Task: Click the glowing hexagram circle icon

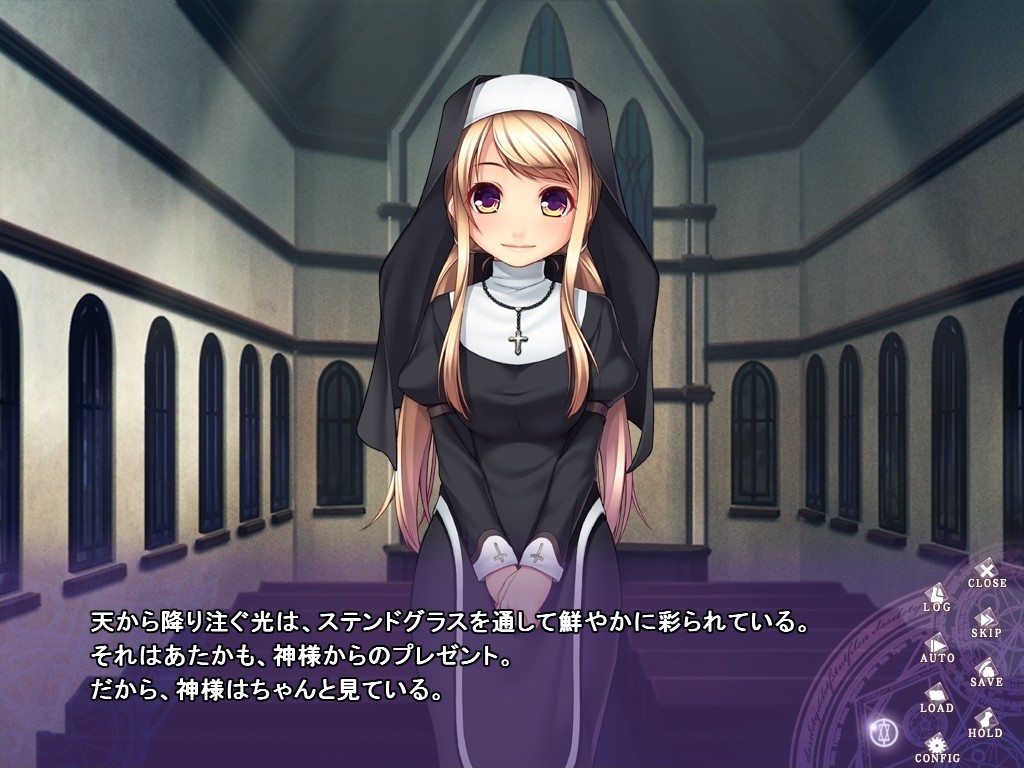Action: click(884, 731)
